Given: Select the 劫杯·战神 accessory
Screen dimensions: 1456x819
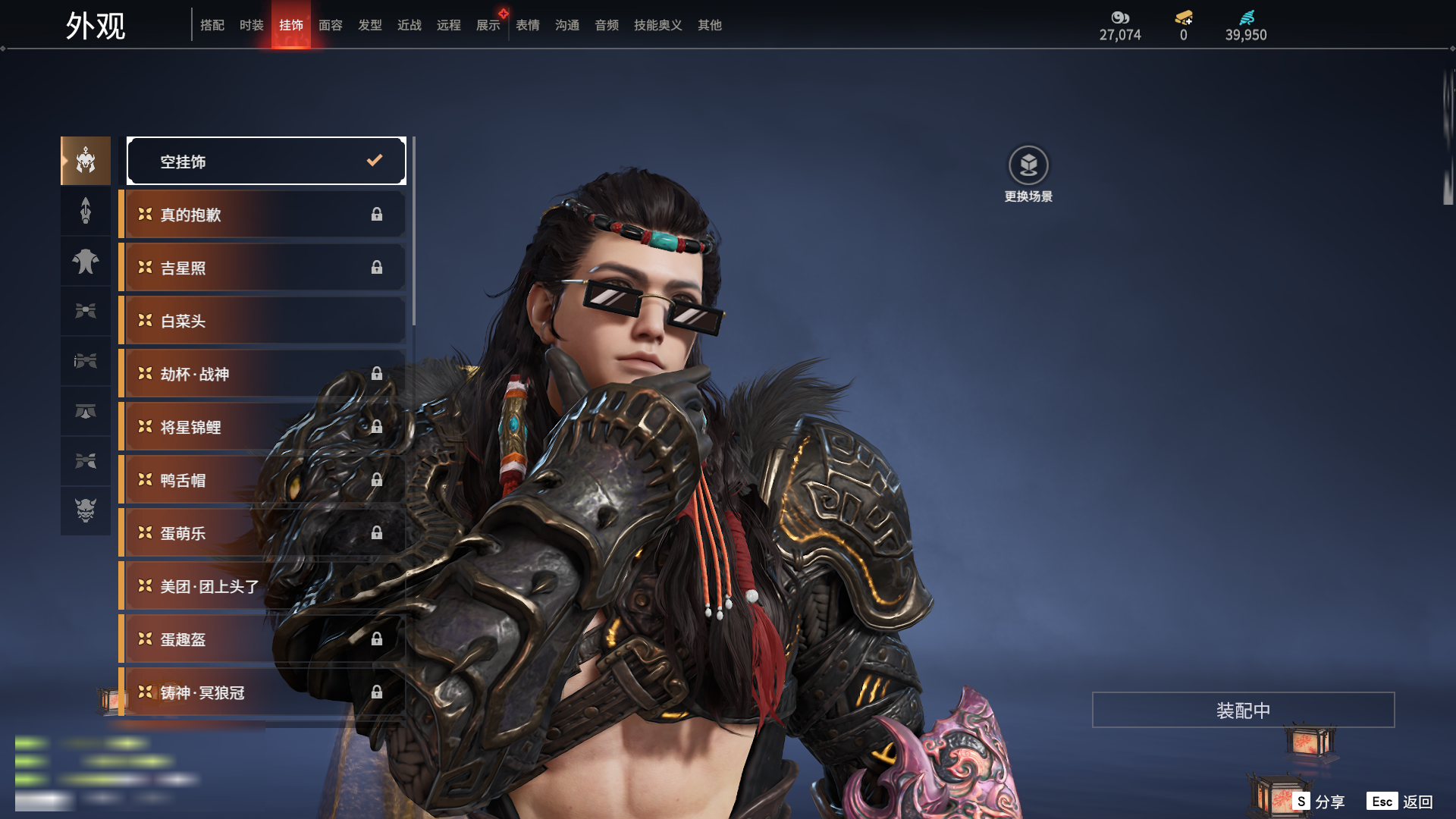Looking at the screenshot, I should [x=262, y=374].
